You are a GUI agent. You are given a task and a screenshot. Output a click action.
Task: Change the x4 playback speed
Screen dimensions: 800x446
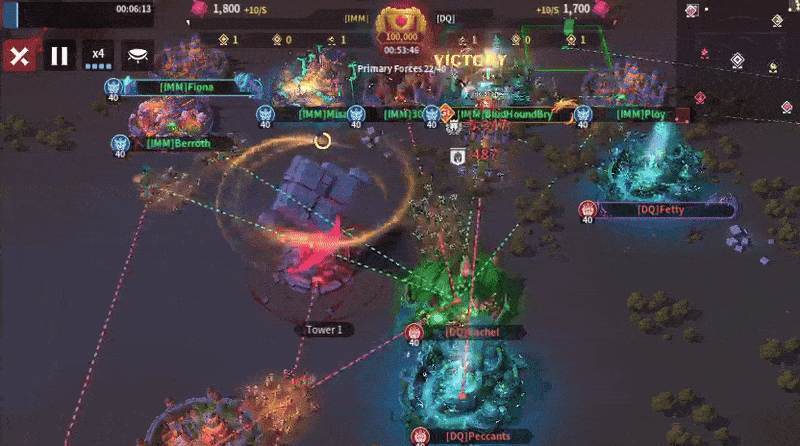click(98, 56)
